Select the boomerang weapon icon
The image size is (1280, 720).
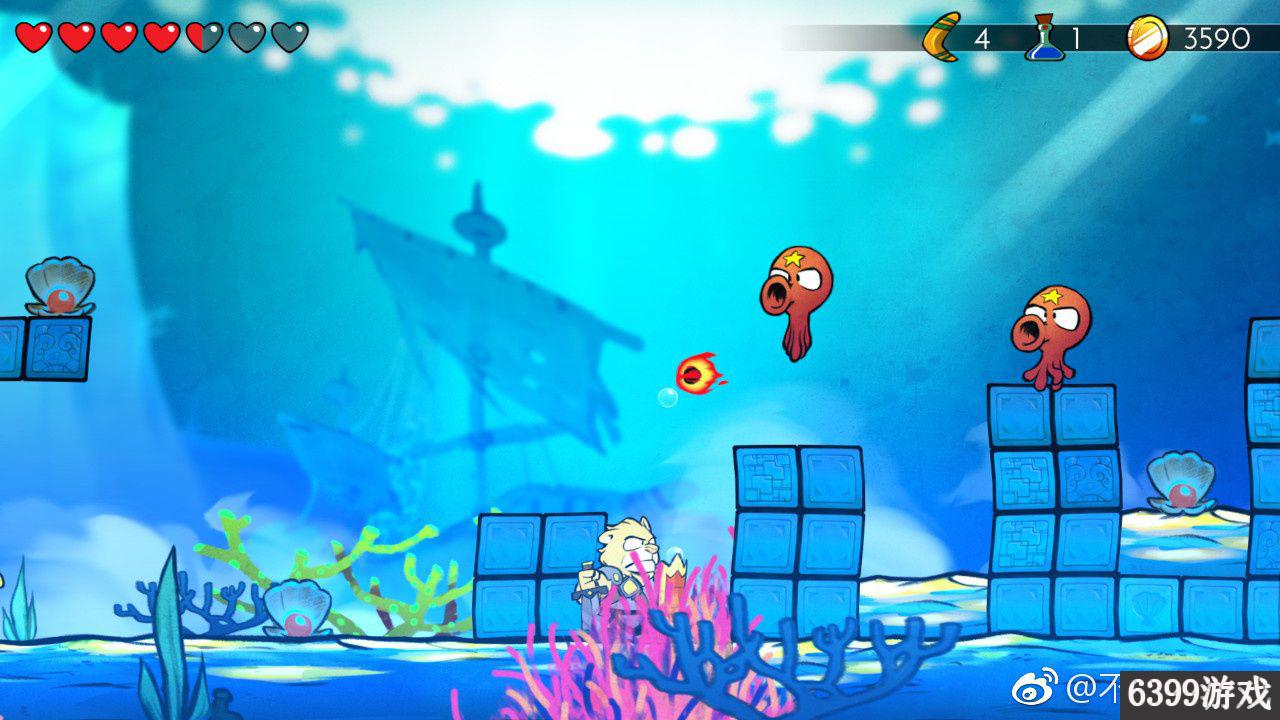click(x=941, y=38)
